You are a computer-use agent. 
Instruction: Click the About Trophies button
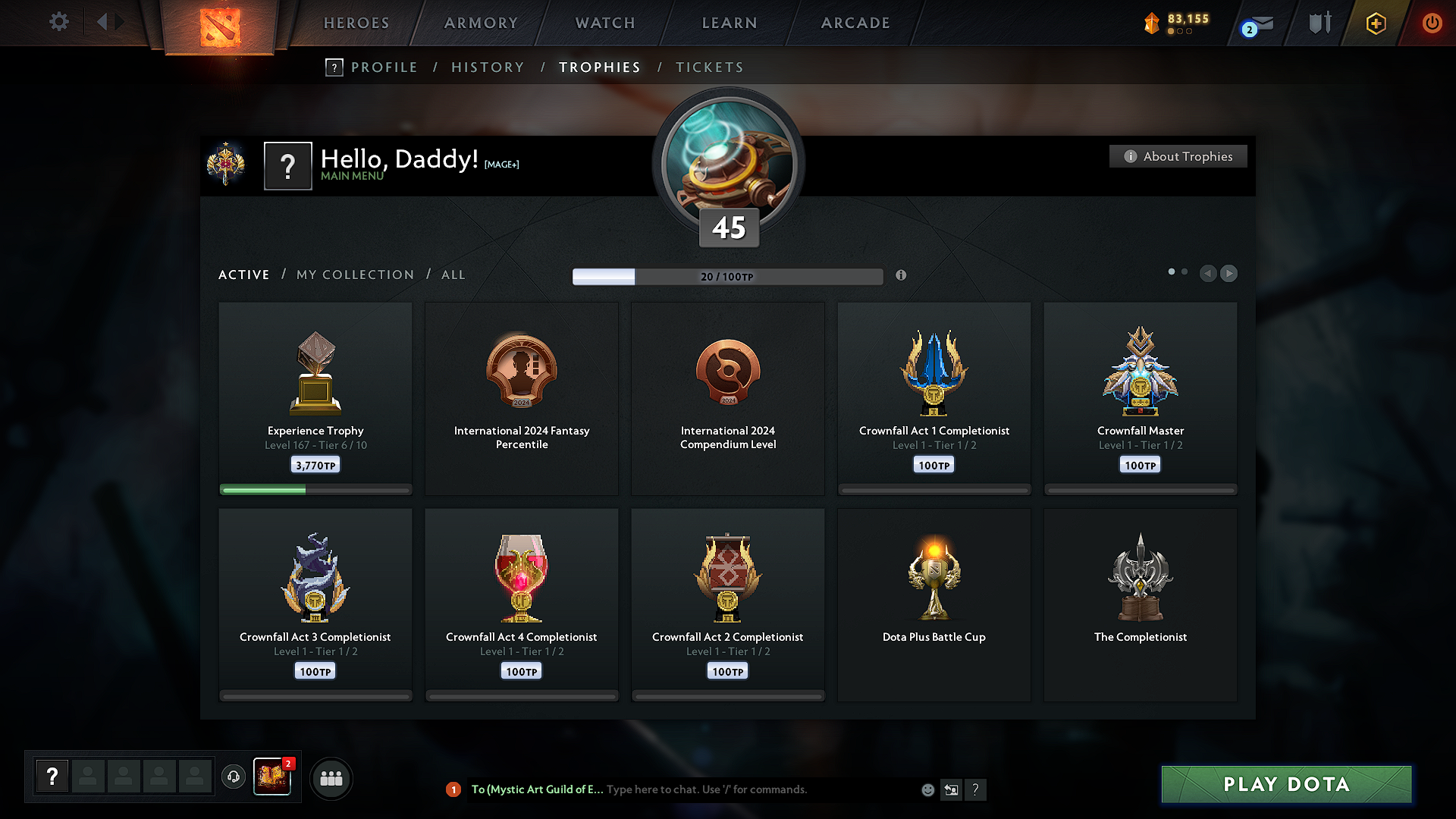tap(1178, 156)
